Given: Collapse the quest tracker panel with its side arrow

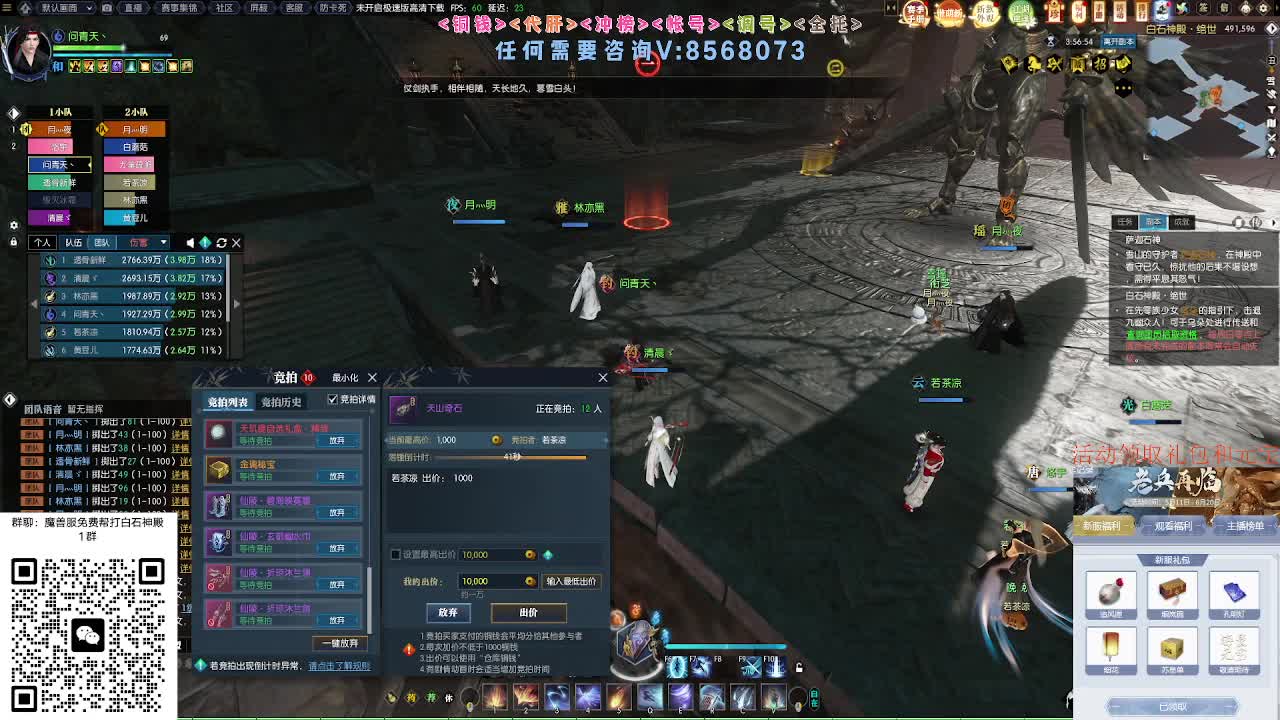Looking at the screenshot, I should coord(1275,223).
